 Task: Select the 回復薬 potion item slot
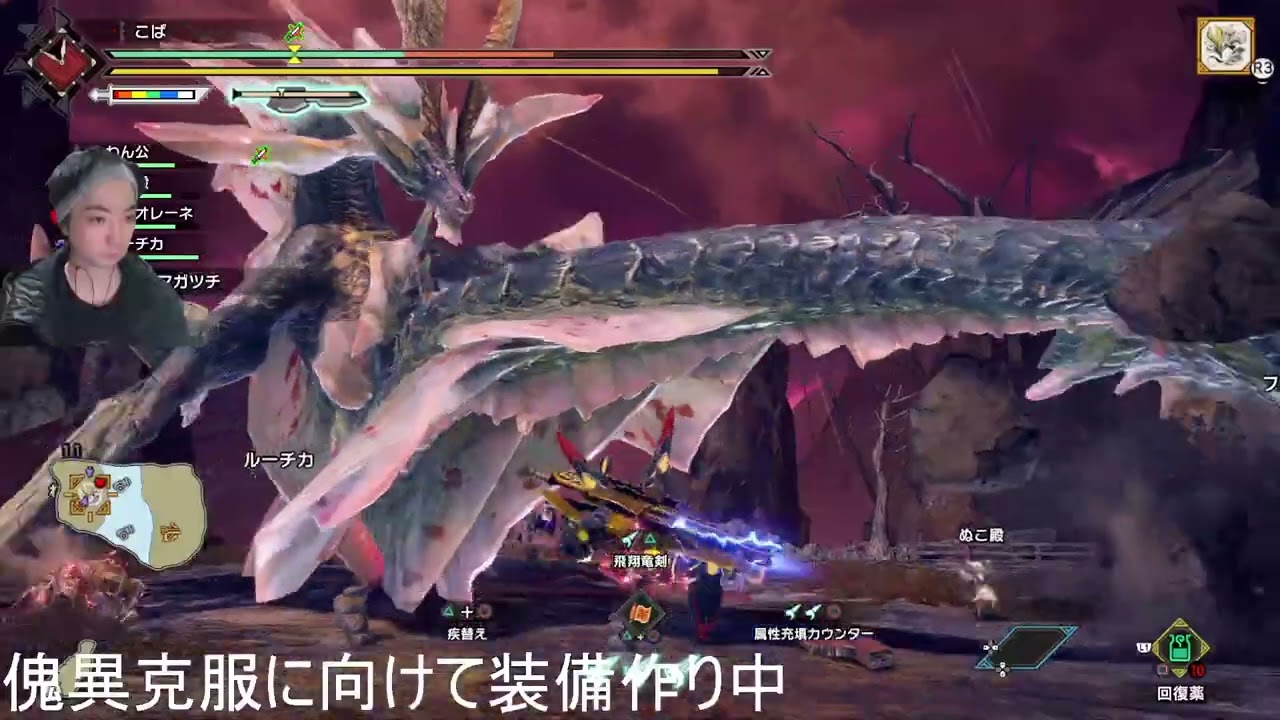1180,652
